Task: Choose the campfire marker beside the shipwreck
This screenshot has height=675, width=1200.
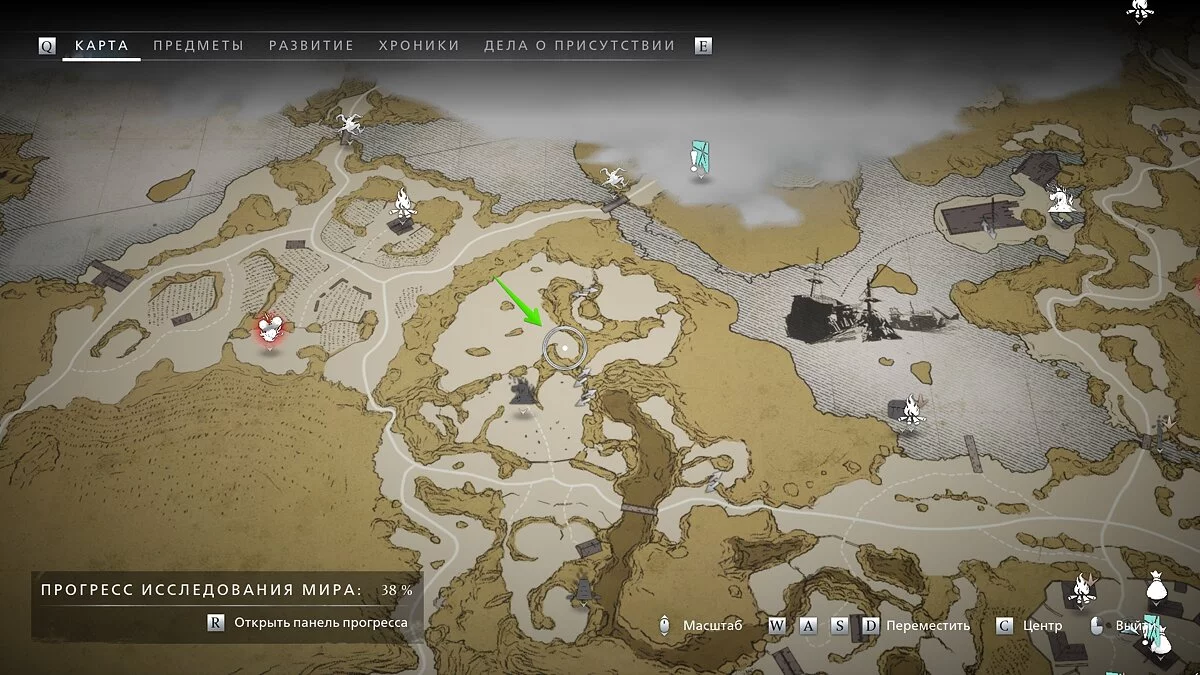Action: point(911,408)
